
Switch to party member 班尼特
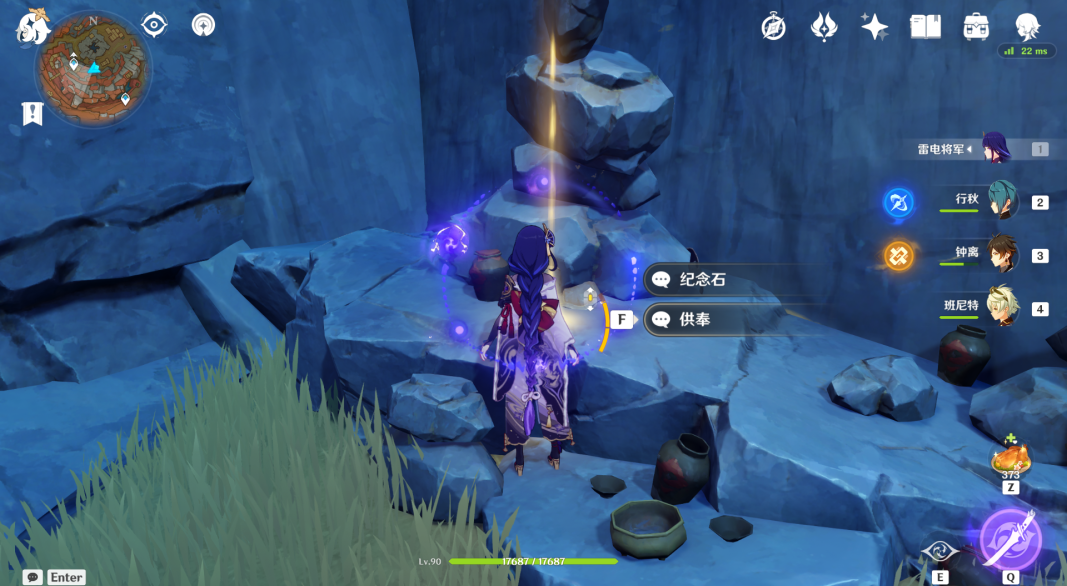[x=1001, y=307]
